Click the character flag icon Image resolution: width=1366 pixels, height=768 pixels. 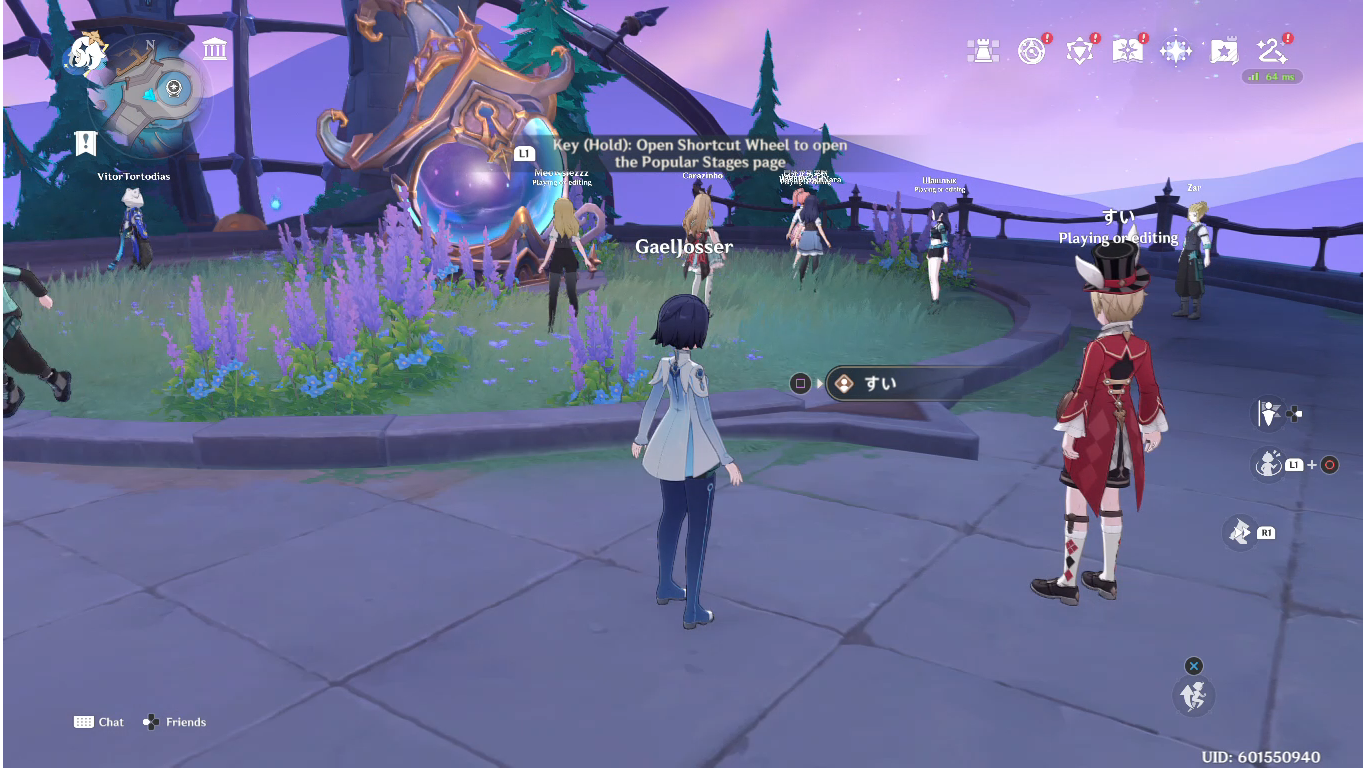coord(1270,413)
